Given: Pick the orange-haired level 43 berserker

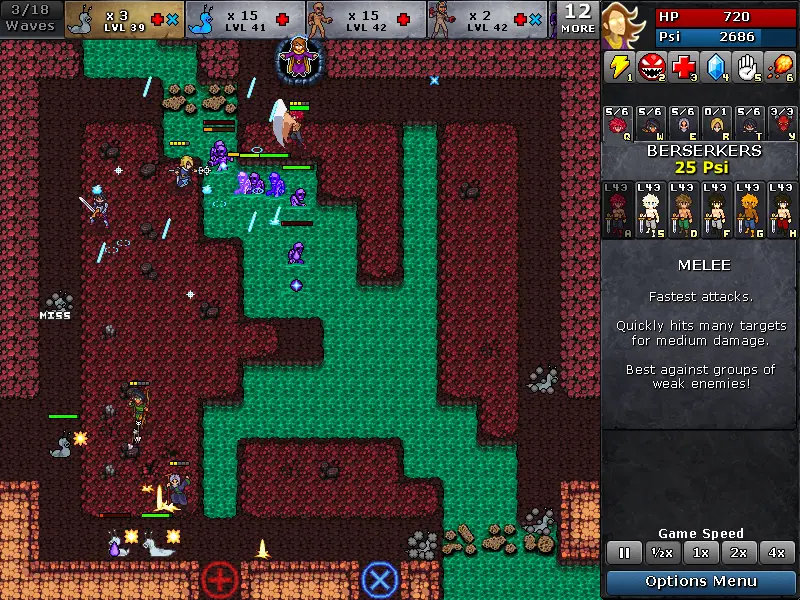Looking at the screenshot, I should 749,210.
